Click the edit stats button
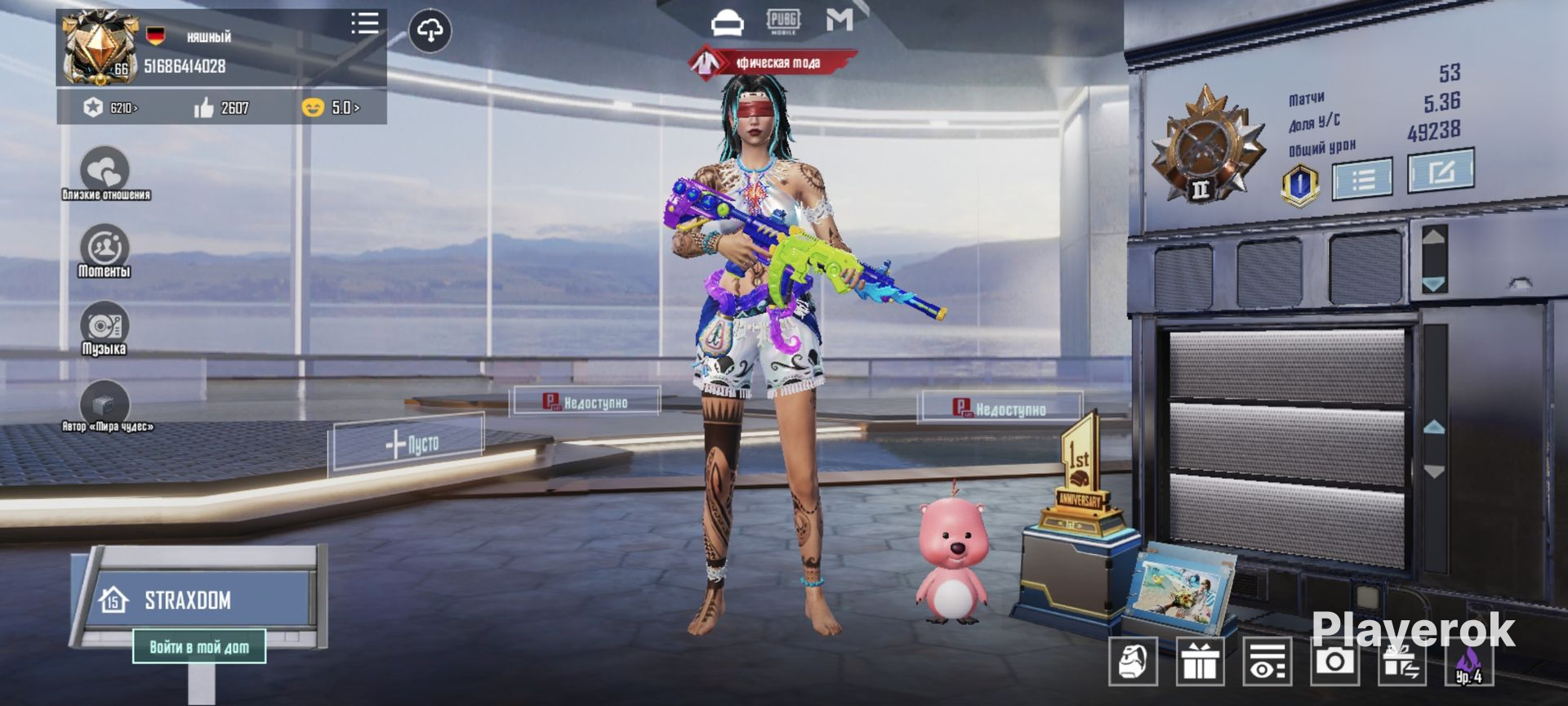Viewport: 1568px width, 706px height. click(x=1440, y=172)
